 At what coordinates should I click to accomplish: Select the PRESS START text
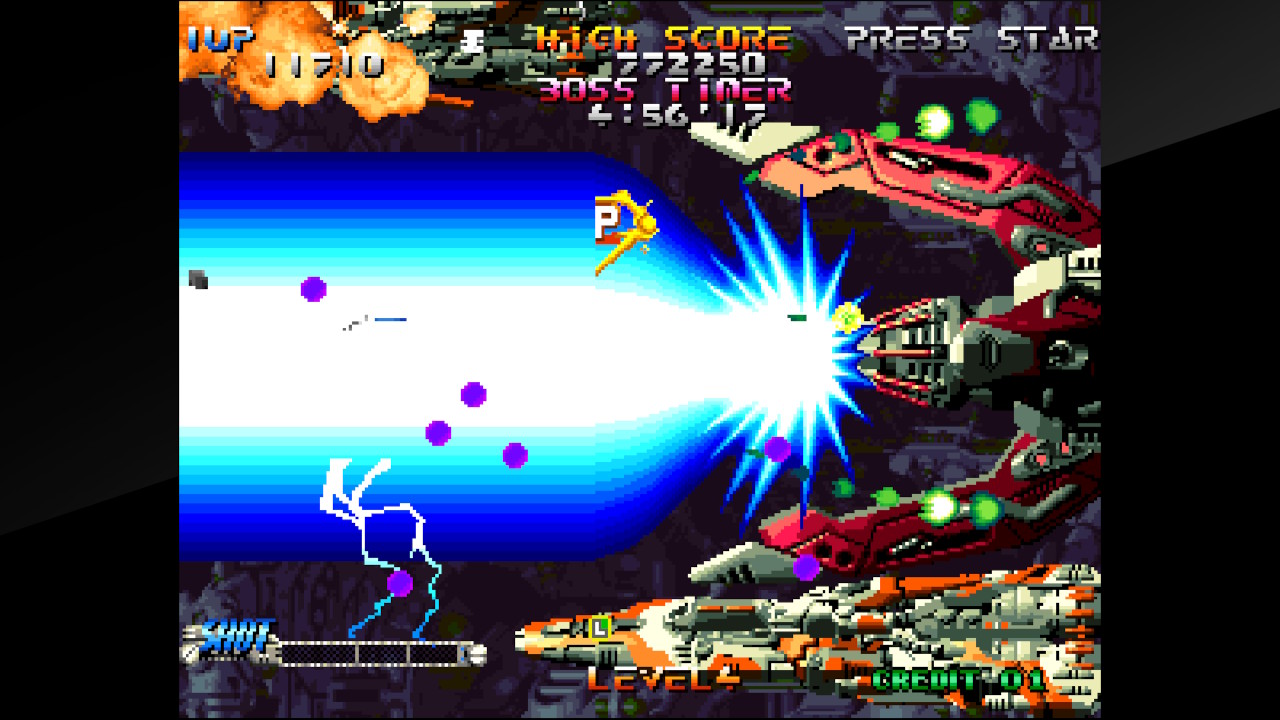click(x=970, y=38)
